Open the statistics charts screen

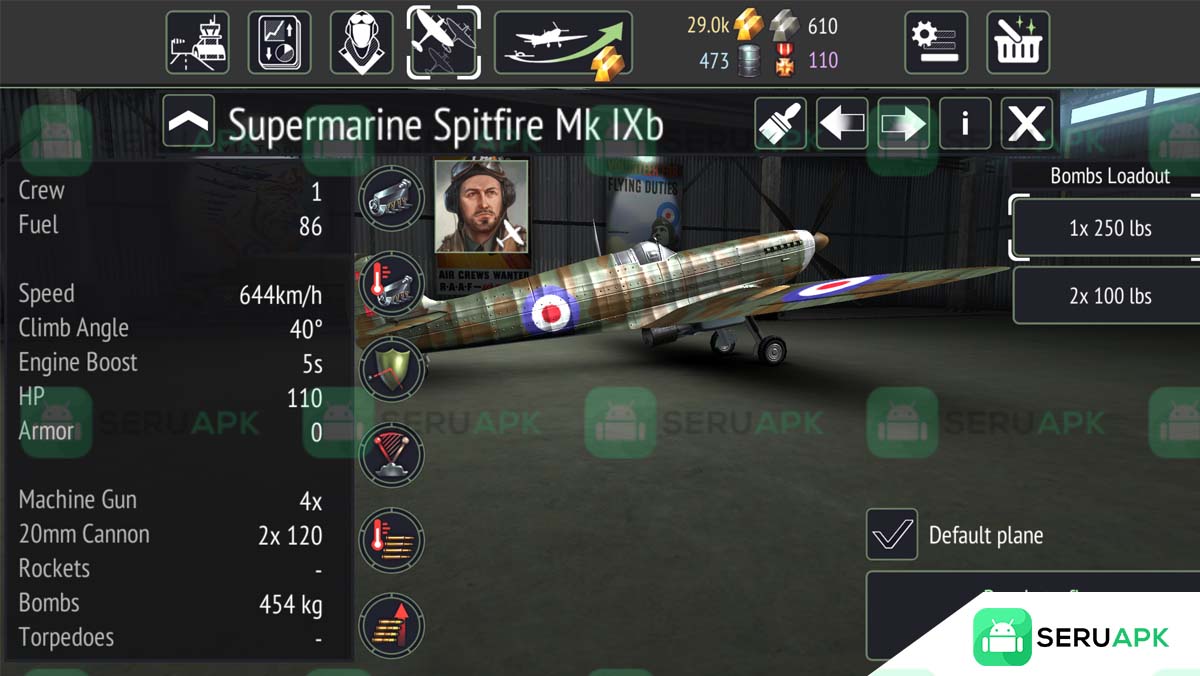point(279,42)
